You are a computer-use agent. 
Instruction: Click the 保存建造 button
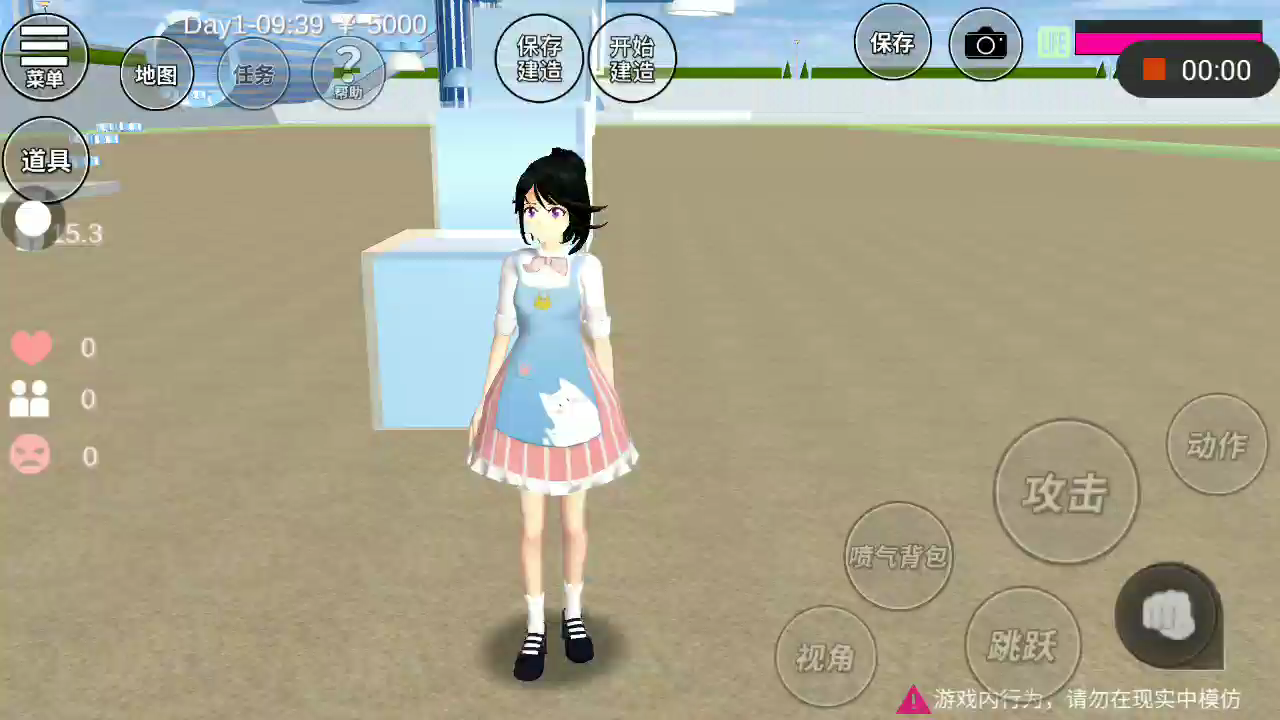click(x=539, y=58)
